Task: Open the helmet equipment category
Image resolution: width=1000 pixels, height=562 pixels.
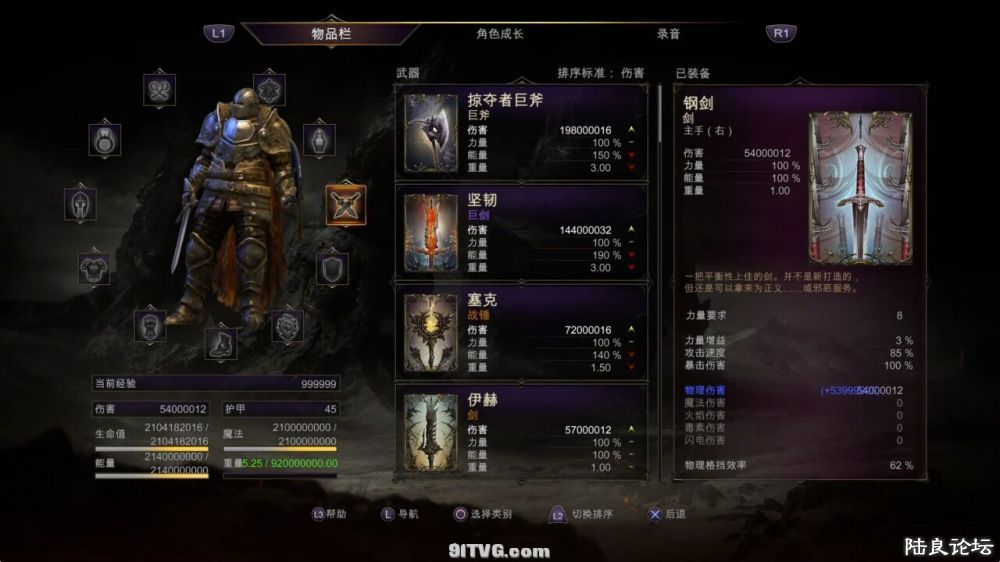Action: tap(80, 205)
